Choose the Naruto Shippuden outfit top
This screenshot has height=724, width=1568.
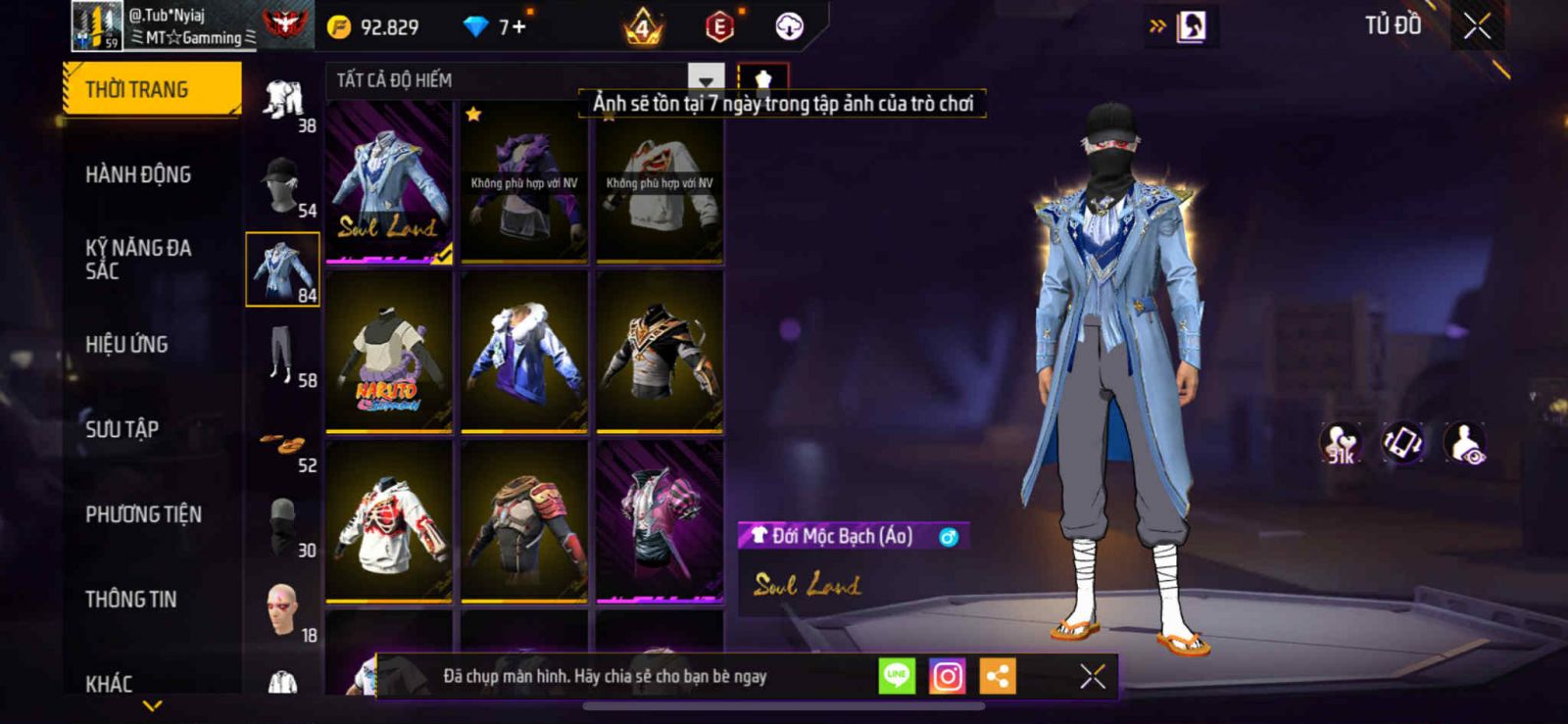389,353
